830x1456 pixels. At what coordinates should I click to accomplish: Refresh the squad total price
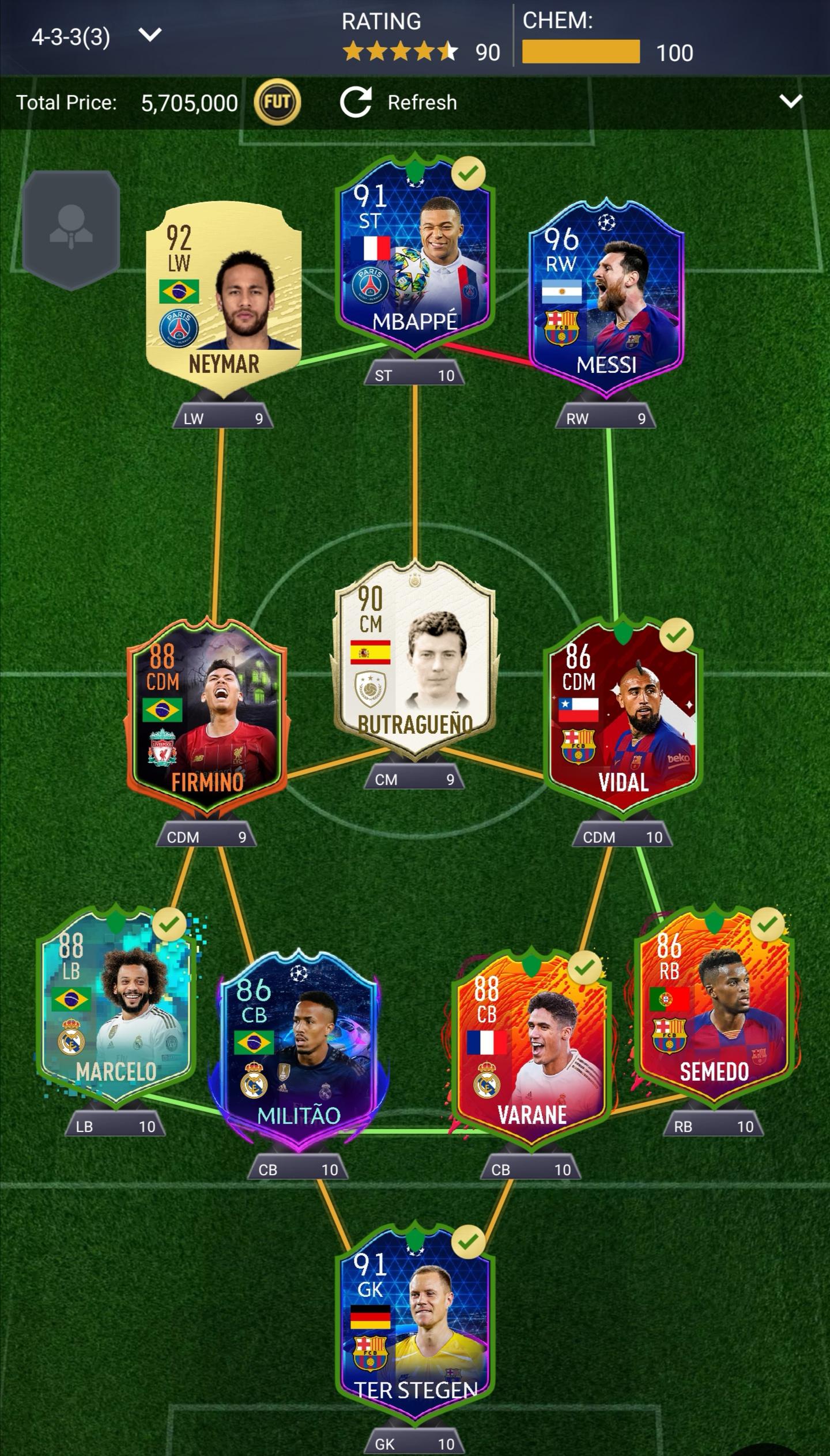pyautogui.click(x=399, y=103)
